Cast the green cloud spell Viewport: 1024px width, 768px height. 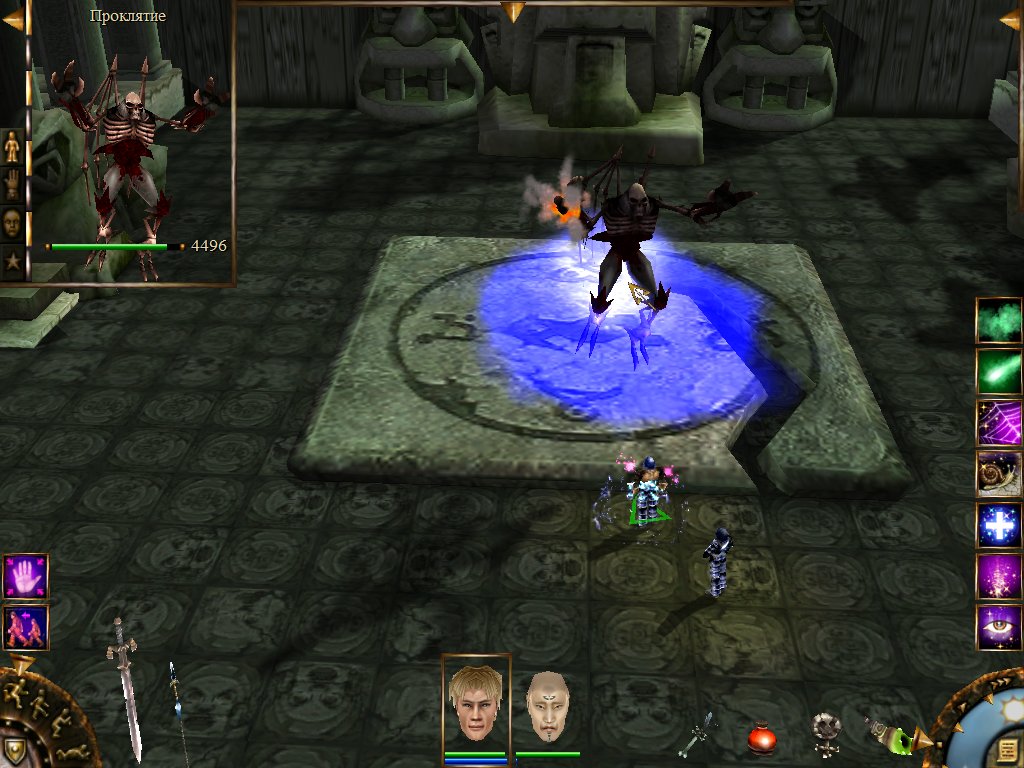tap(998, 320)
